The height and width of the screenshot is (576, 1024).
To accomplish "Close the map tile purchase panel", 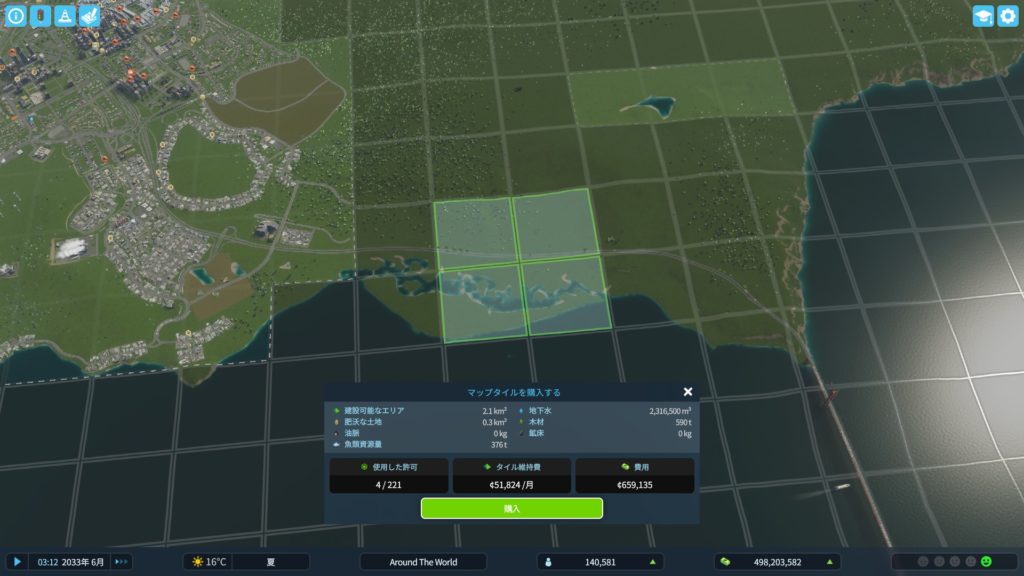I will tap(688, 392).
